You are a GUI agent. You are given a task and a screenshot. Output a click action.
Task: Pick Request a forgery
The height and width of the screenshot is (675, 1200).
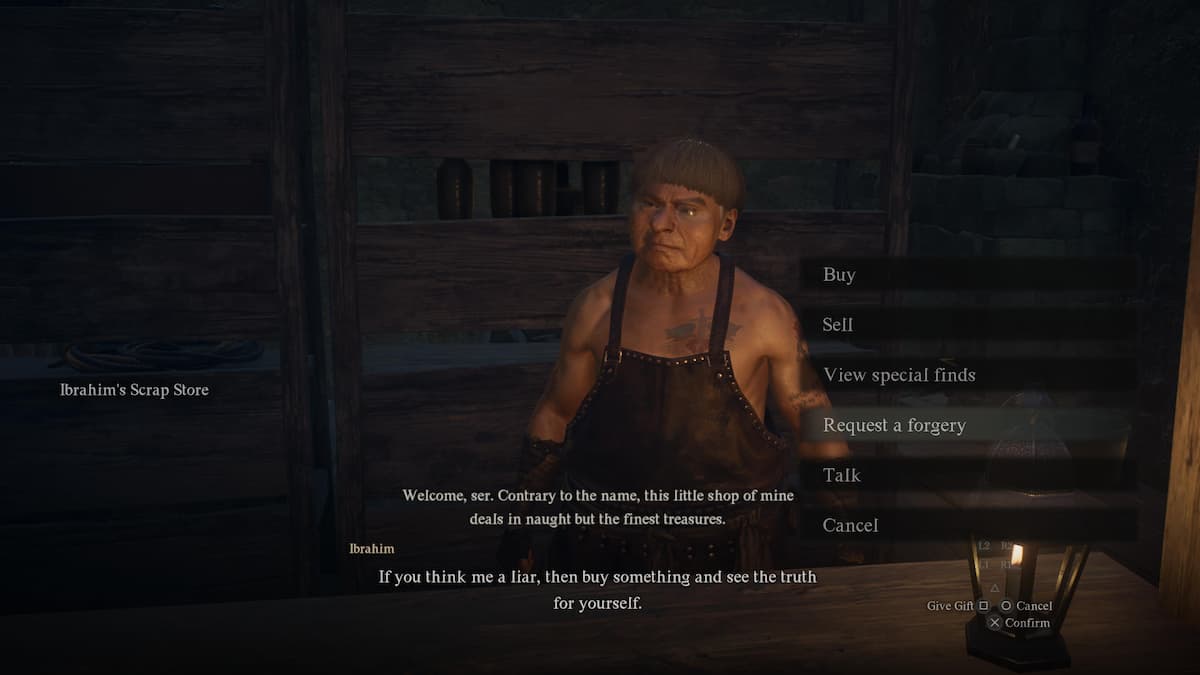[894, 425]
